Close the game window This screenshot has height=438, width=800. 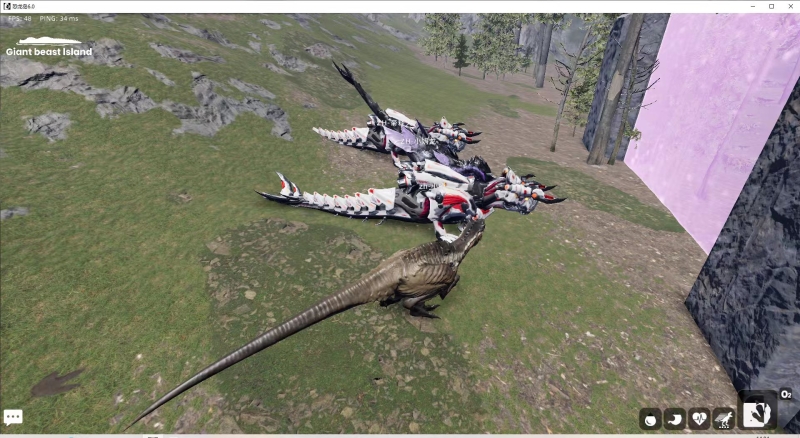coord(789,6)
